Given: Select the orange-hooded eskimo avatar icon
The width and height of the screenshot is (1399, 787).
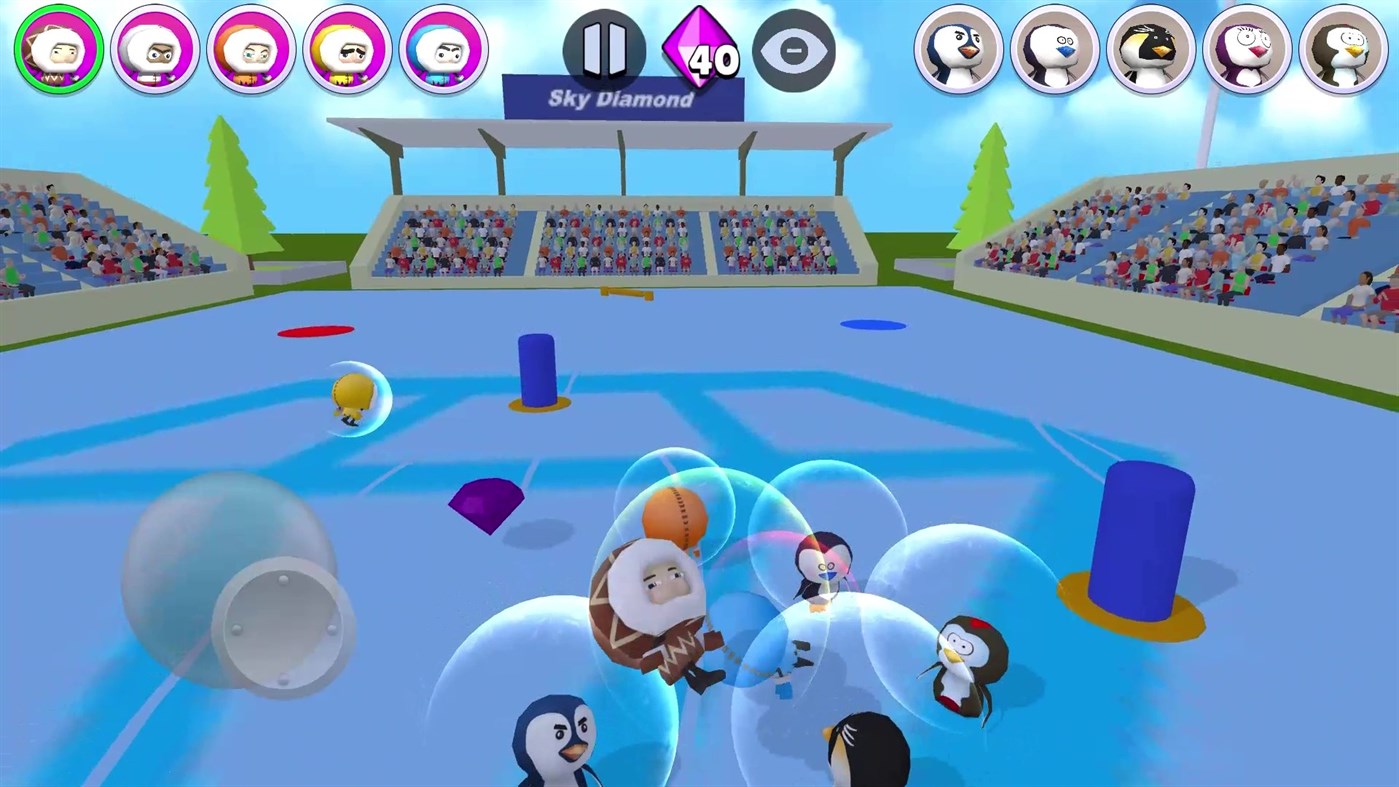Looking at the screenshot, I should (250, 50).
